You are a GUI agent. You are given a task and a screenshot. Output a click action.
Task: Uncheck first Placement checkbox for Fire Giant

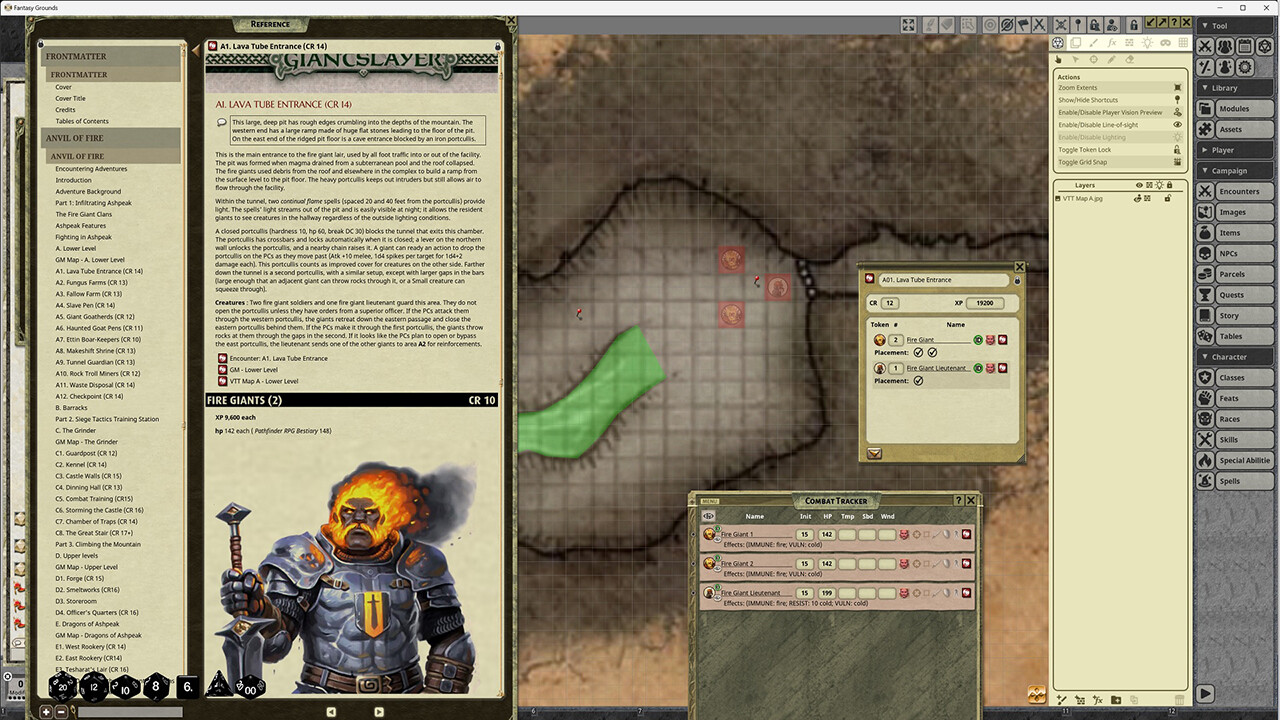click(918, 351)
